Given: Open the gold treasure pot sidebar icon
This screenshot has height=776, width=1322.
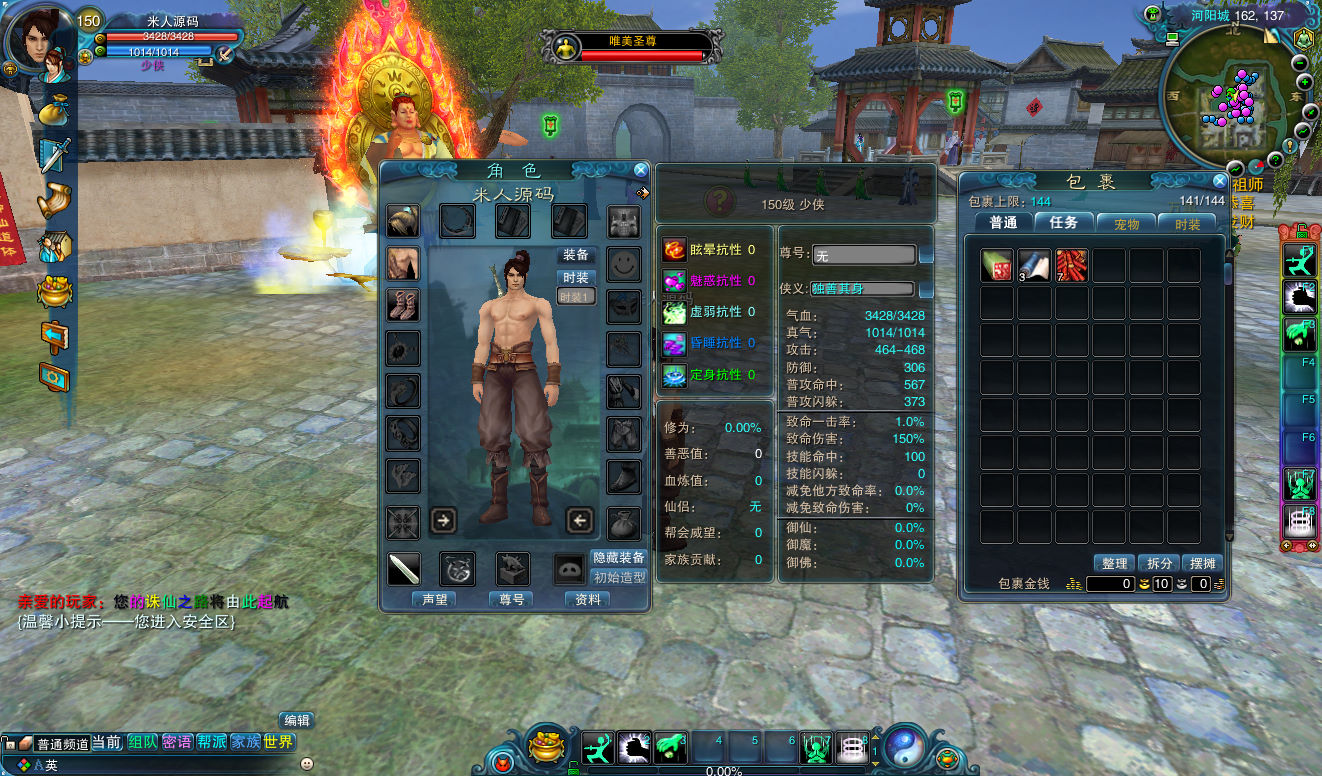Looking at the screenshot, I should [x=55, y=290].
